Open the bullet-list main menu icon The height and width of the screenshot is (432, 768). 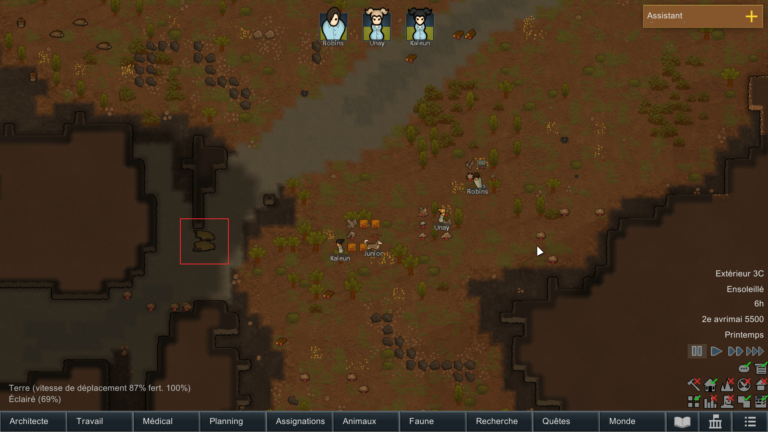[x=750, y=422]
